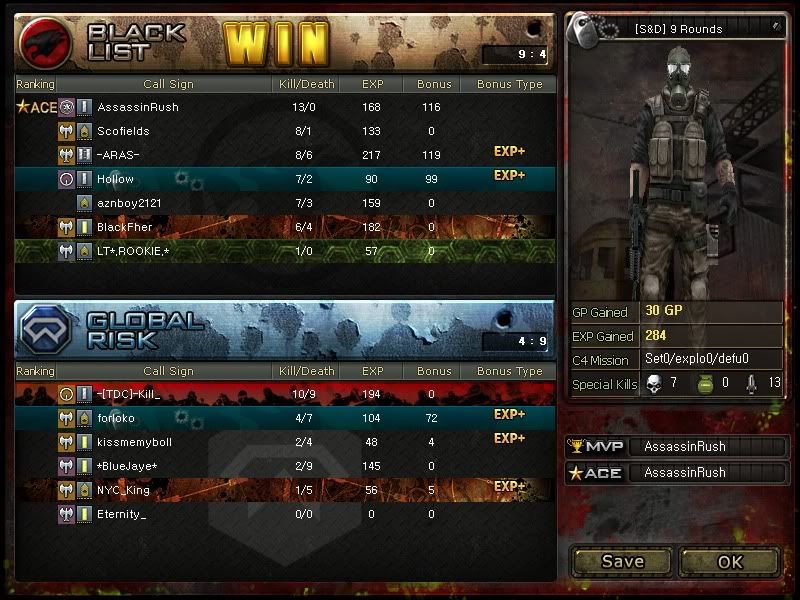Screen dimensions: 800x600
Task: Highlight the Hollow player row
Action: point(284,179)
